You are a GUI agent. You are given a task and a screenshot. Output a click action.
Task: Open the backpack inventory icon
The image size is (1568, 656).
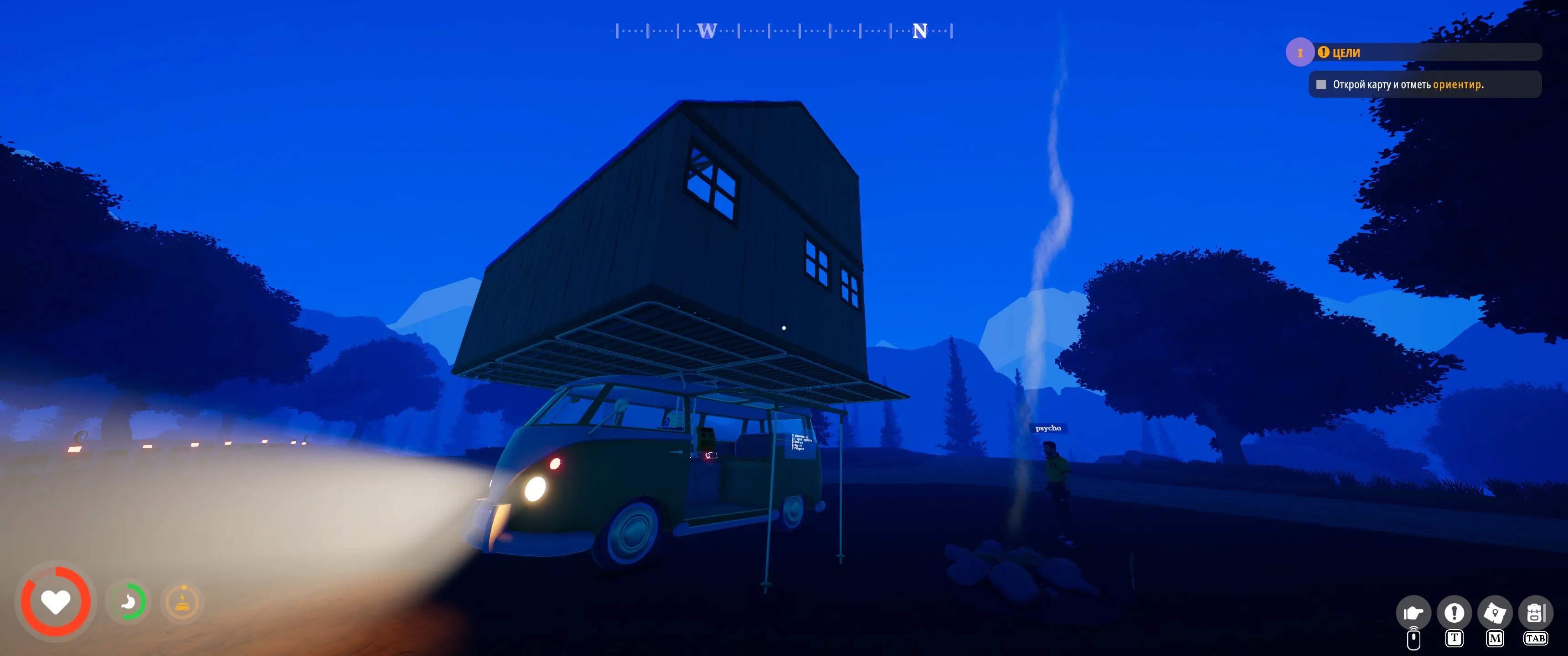[1535, 612]
